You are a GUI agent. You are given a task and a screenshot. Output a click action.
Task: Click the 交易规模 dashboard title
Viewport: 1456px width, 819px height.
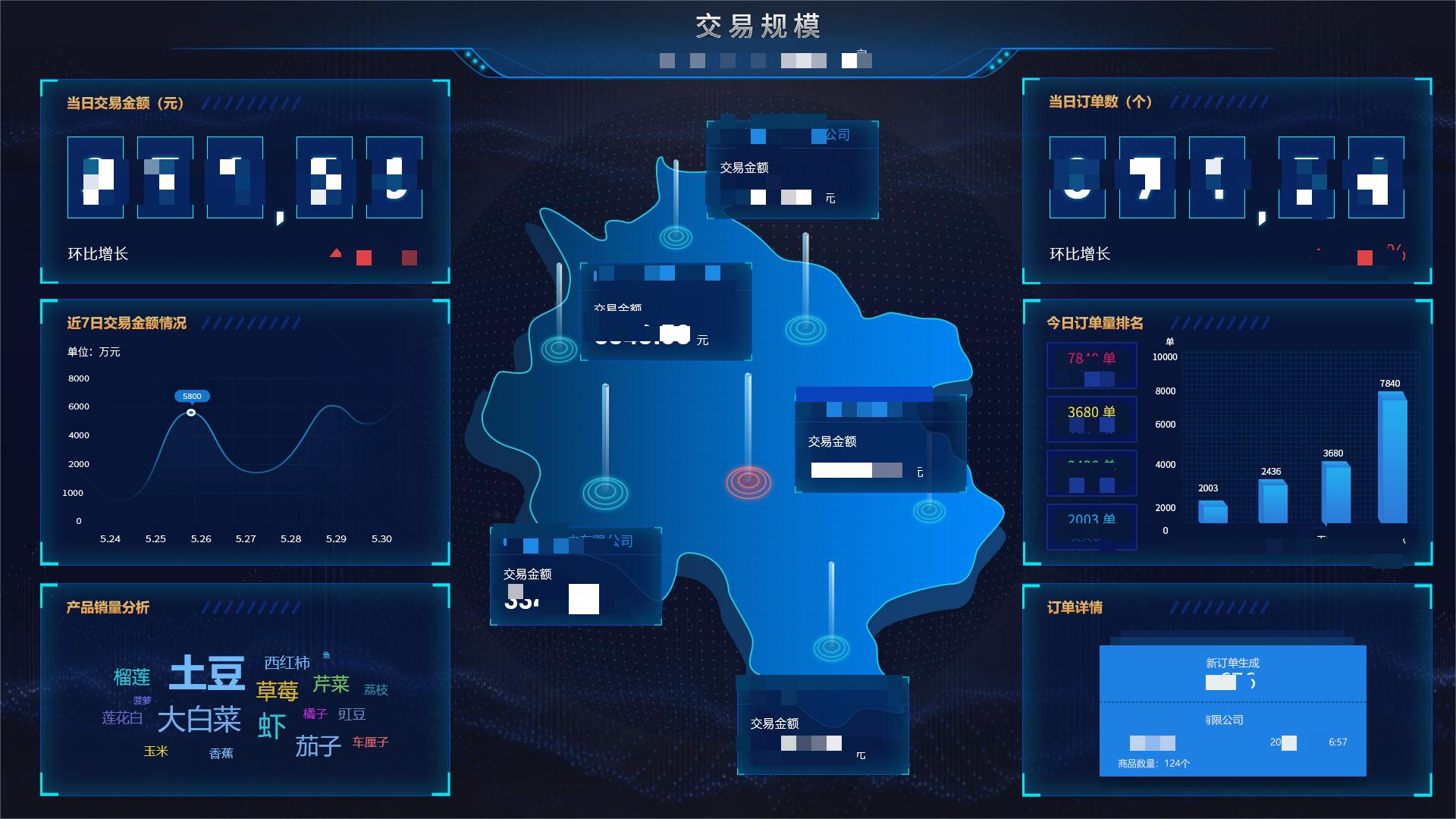tap(758, 27)
